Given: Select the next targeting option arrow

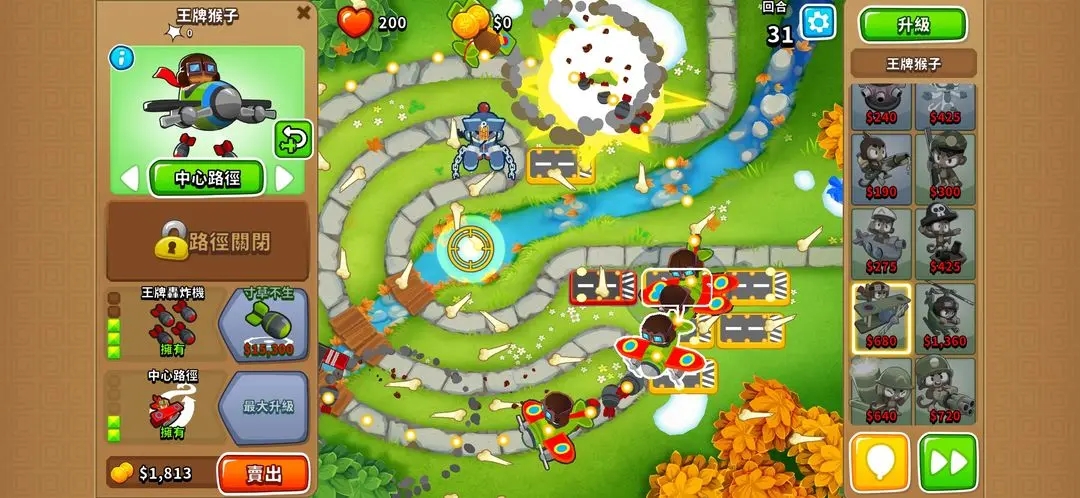Looking at the screenshot, I should click(x=284, y=179).
